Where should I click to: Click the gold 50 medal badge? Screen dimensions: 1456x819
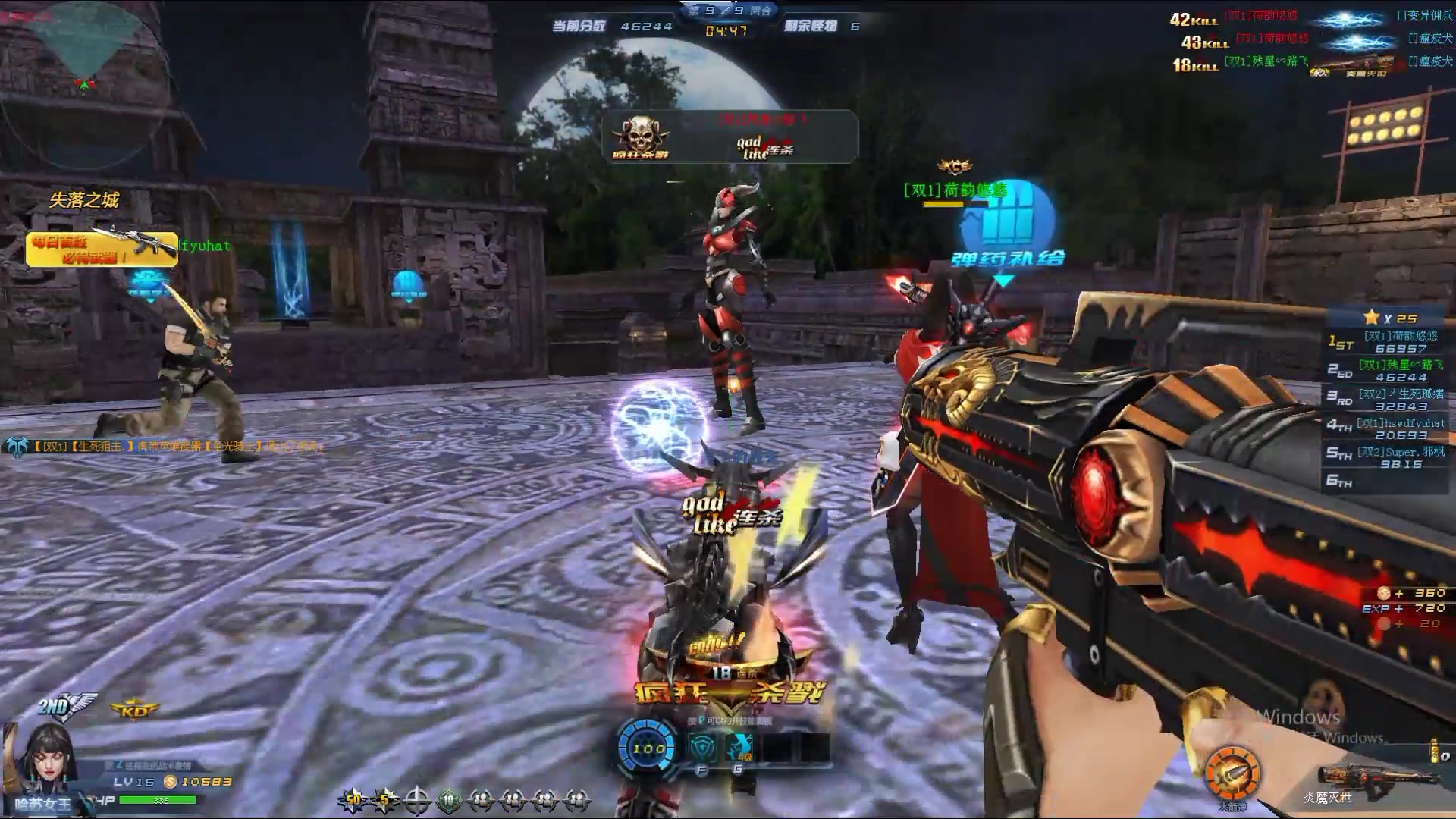[x=353, y=799]
